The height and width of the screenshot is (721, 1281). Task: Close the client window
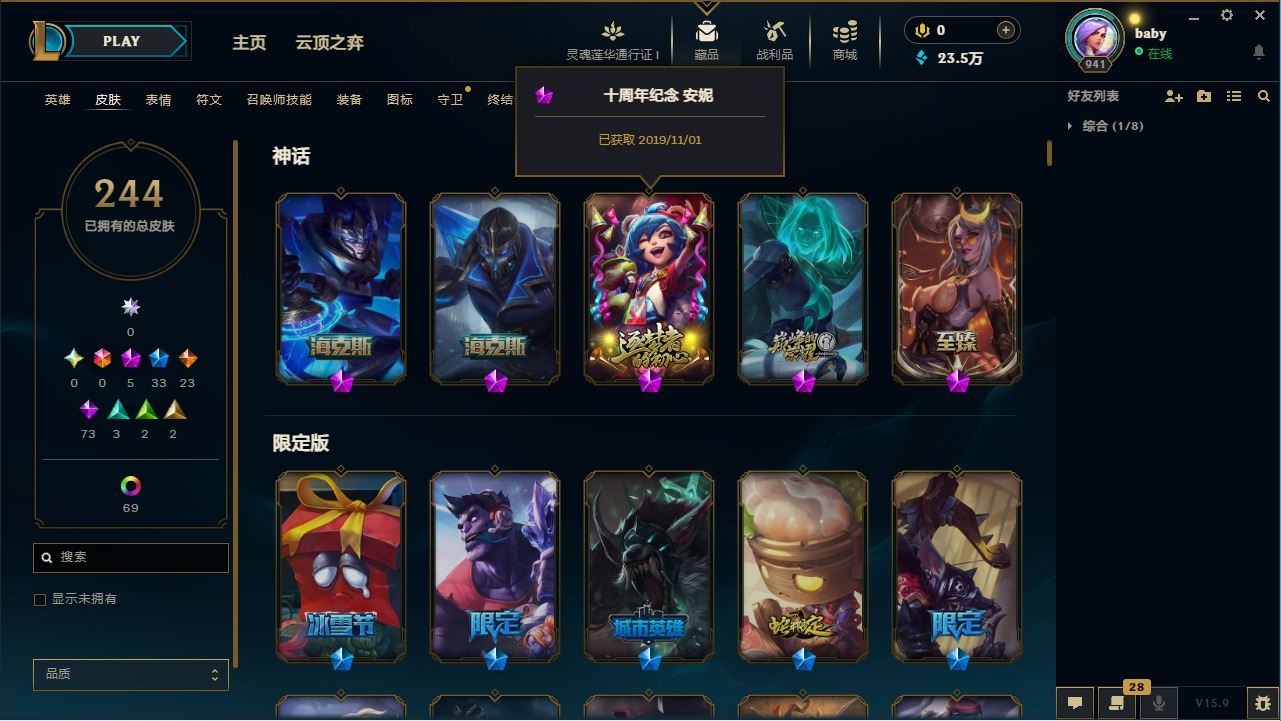[1260, 15]
